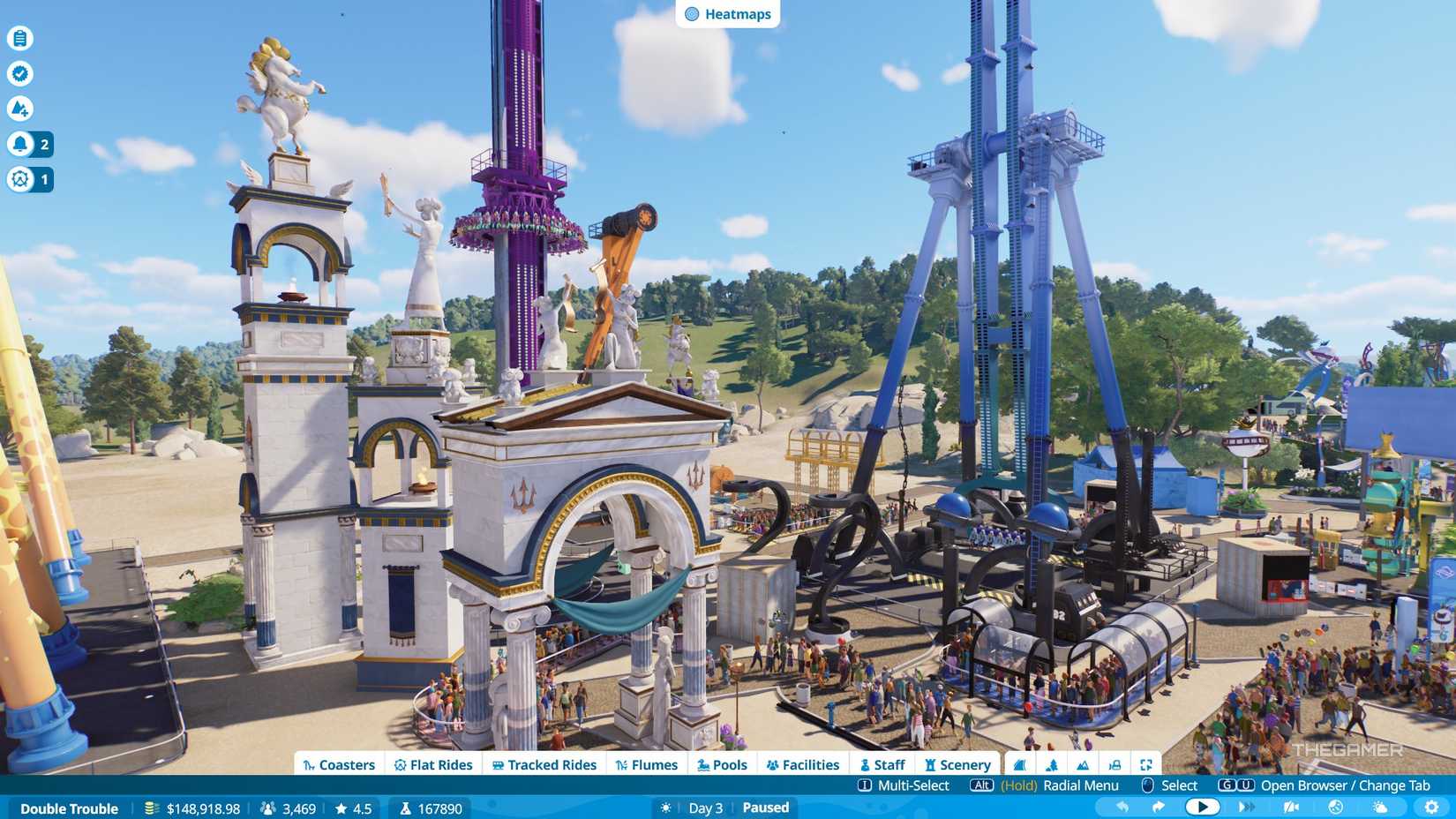Open the Pools build menu
Image resolution: width=1456 pixels, height=819 pixels.
pyautogui.click(x=722, y=764)
